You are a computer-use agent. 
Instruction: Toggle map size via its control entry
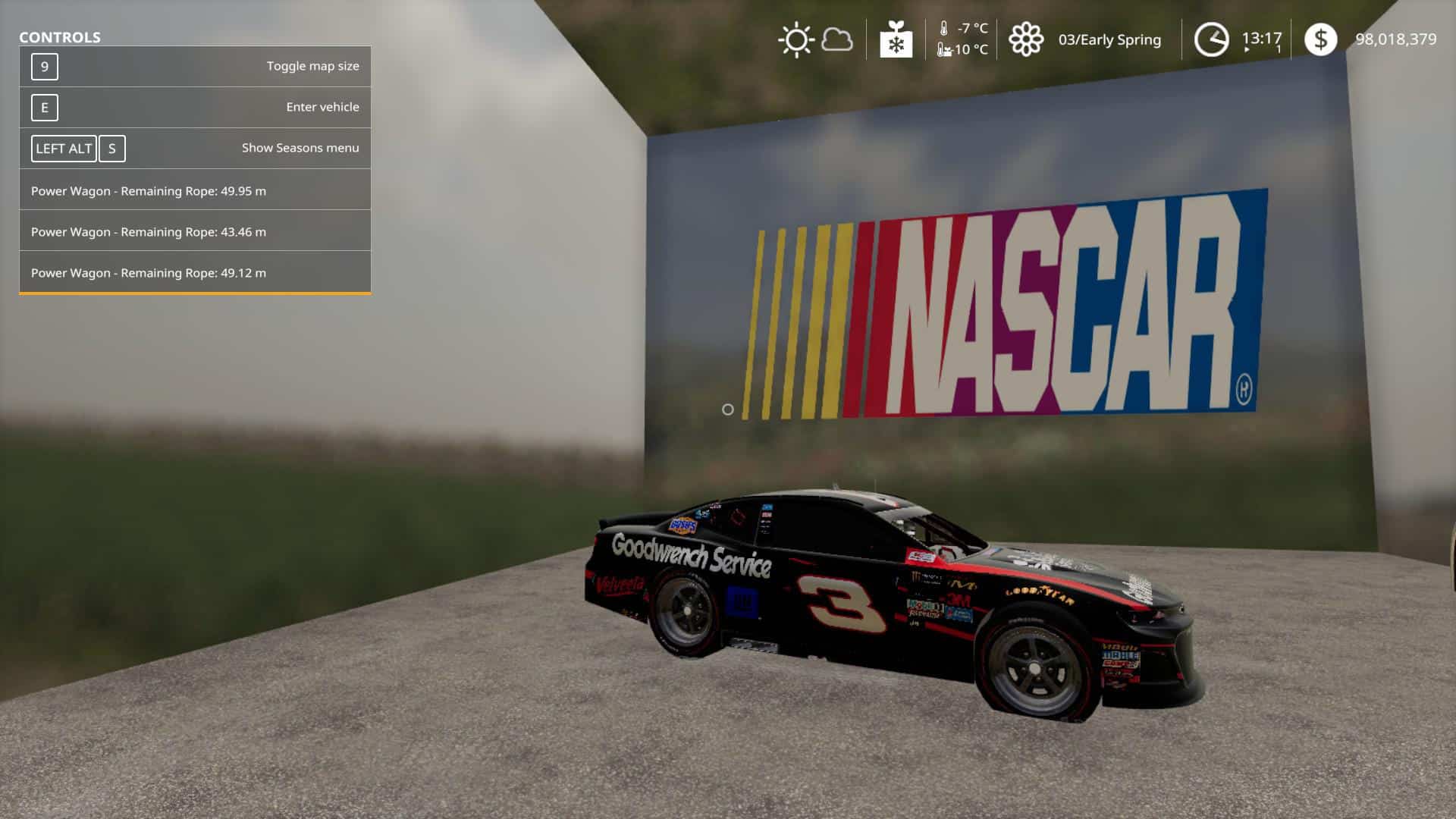pos(312,66)
